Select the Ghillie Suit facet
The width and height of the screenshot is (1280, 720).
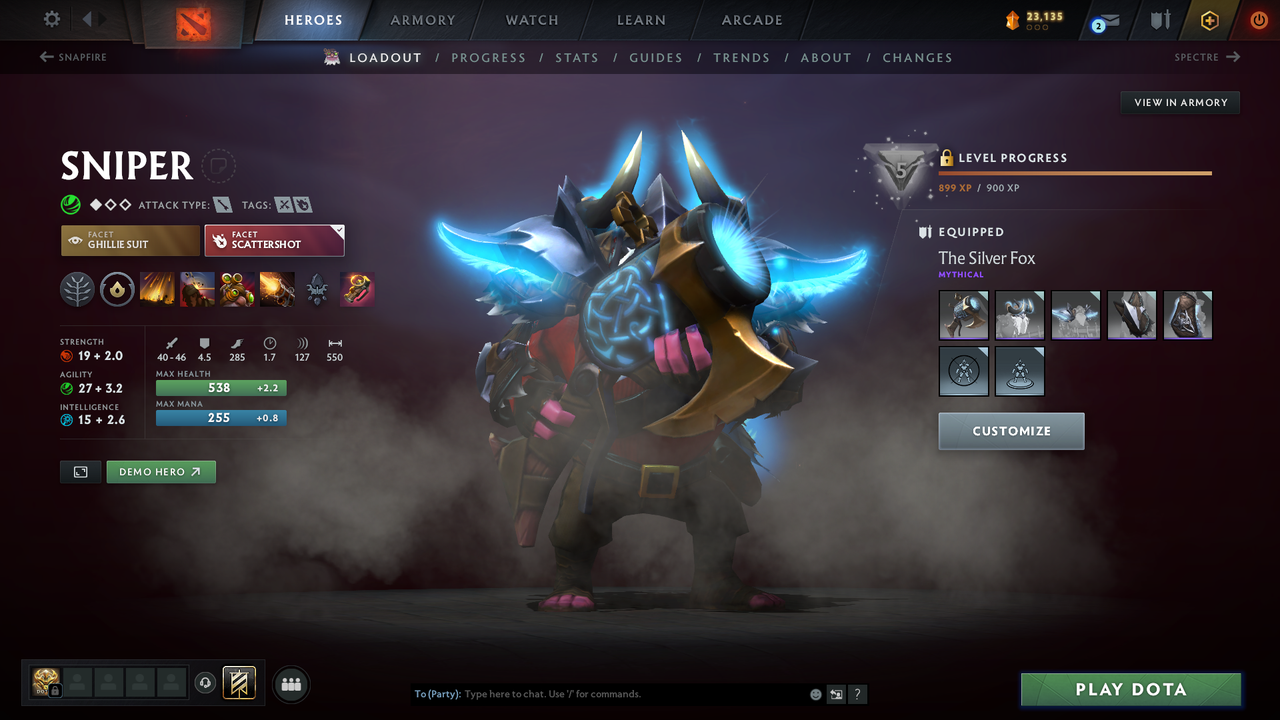coord(129,240)
